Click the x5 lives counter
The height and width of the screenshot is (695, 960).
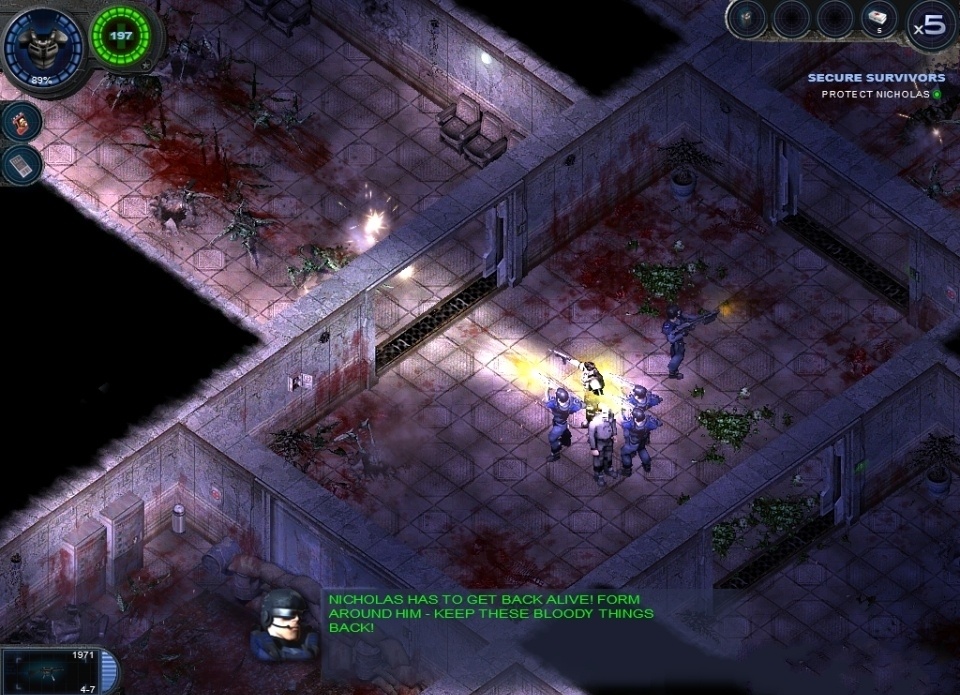[931, 26]
